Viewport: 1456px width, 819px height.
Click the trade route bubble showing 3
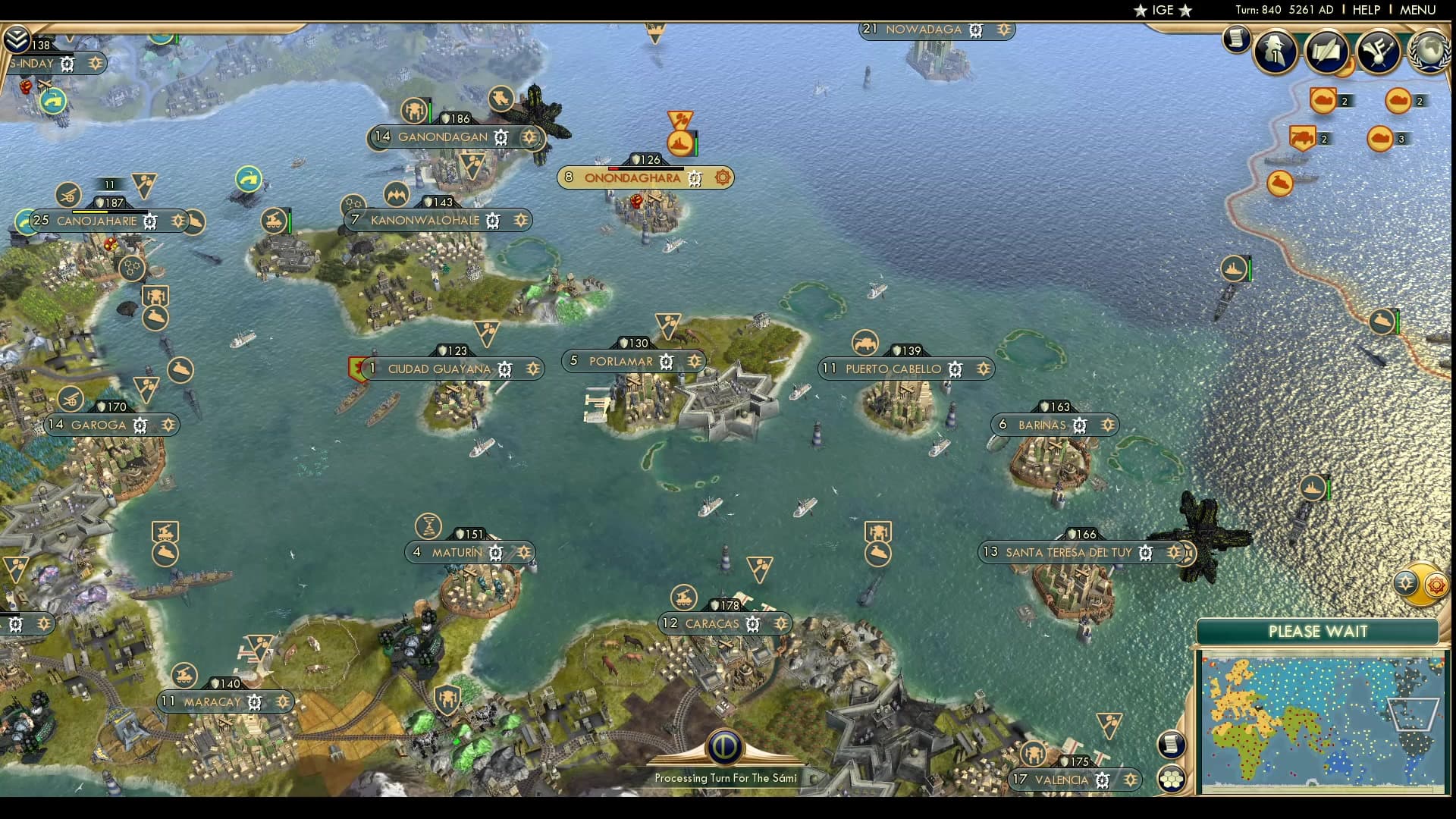(x=1381, y=138)
